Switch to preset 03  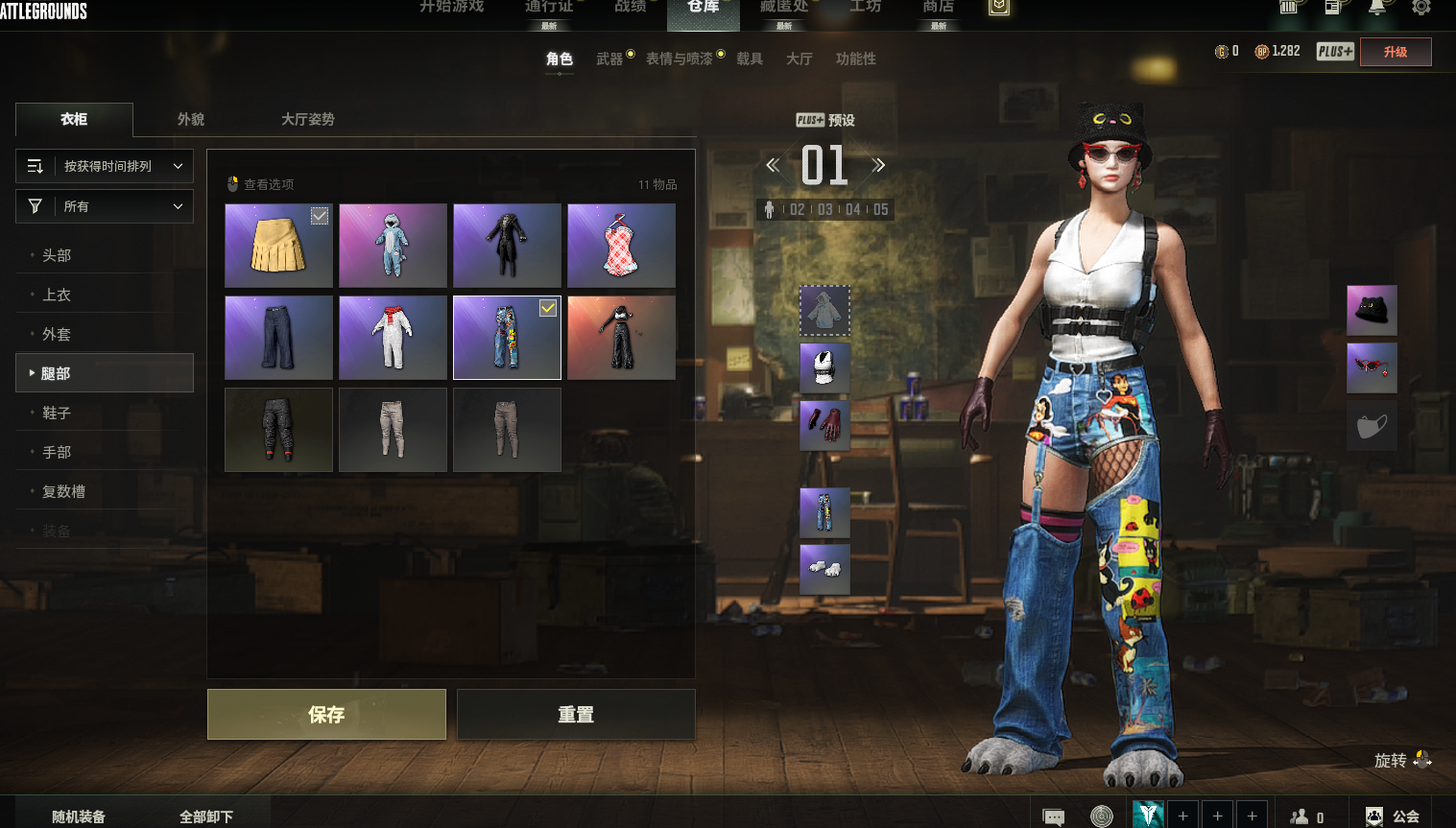824,209
